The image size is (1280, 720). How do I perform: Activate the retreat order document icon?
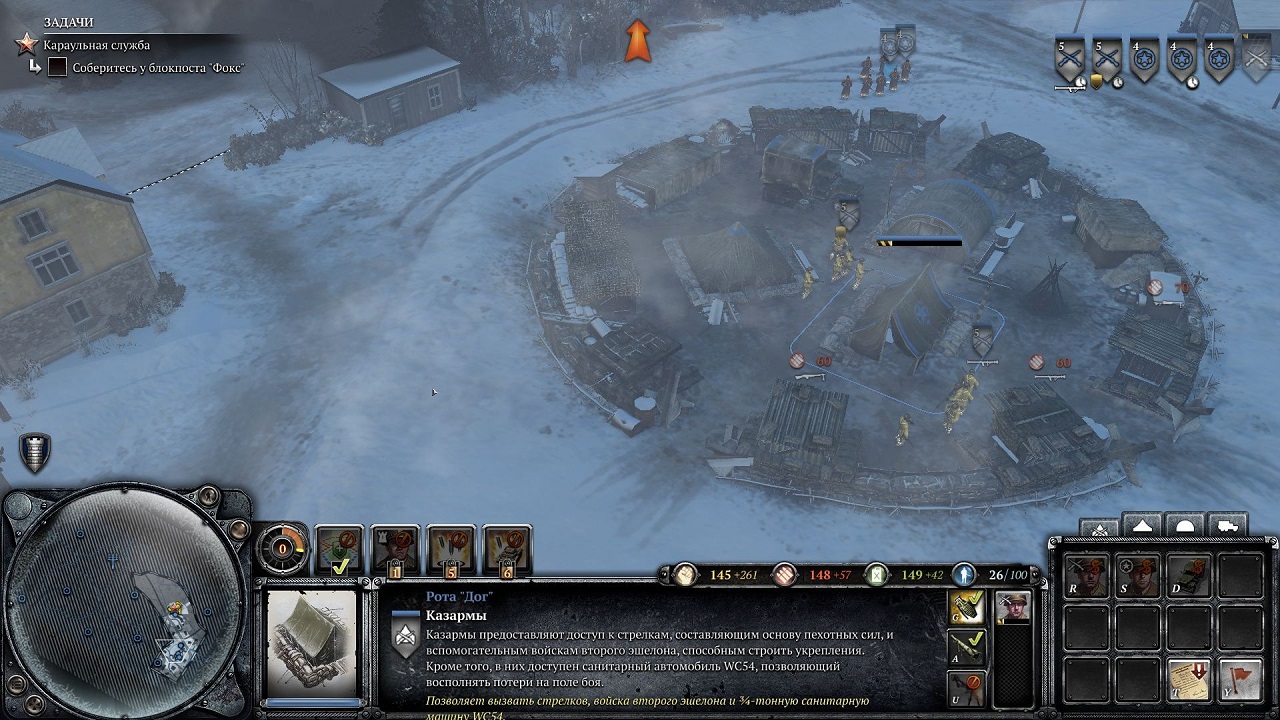coord(1189,679)
